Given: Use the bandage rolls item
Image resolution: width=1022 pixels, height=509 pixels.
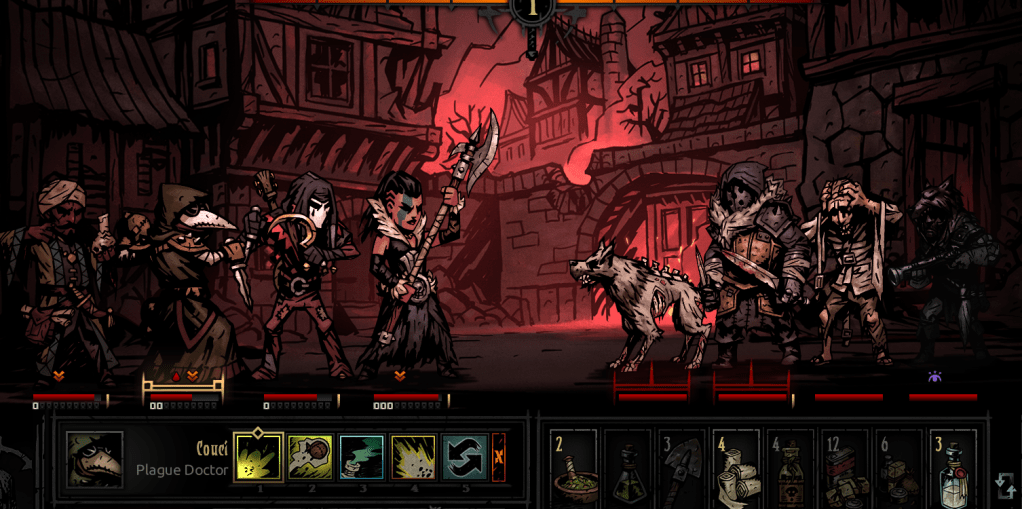Looking at the screenshot, I should tap(736, 467).
